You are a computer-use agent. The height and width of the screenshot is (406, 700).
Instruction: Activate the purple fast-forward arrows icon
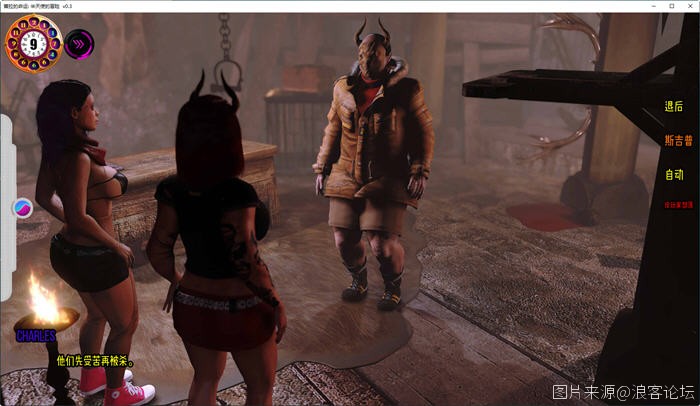coord(79,44)
